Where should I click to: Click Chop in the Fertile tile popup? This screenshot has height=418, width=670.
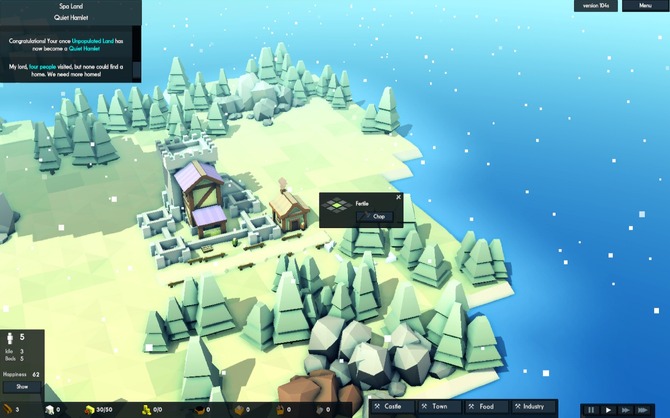click(x=379, y=216)
